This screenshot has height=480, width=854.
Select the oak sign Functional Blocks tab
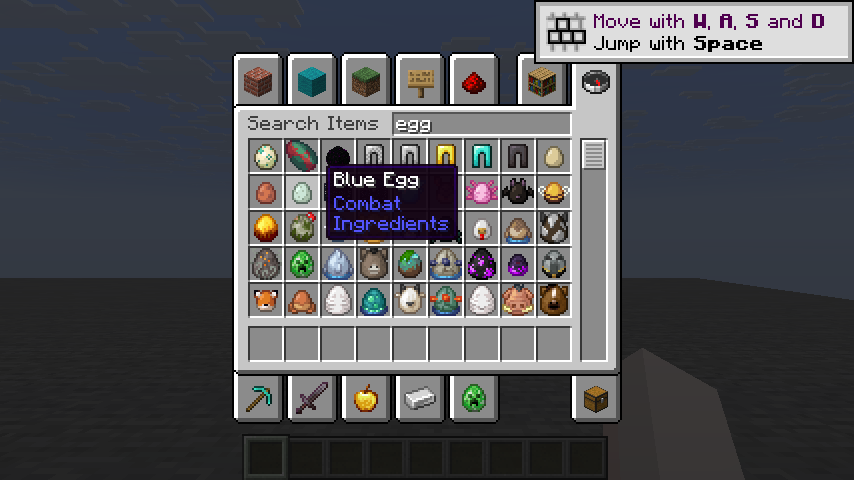click(420, 80)
